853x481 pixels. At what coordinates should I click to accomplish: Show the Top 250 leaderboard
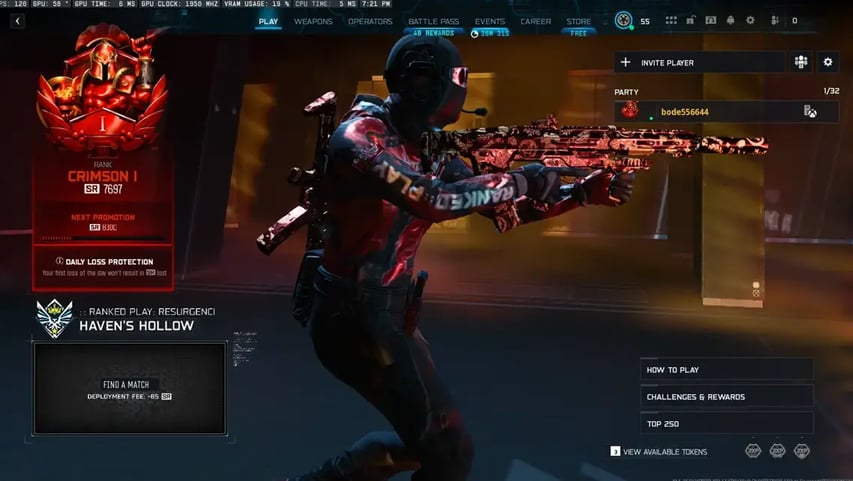726,423
